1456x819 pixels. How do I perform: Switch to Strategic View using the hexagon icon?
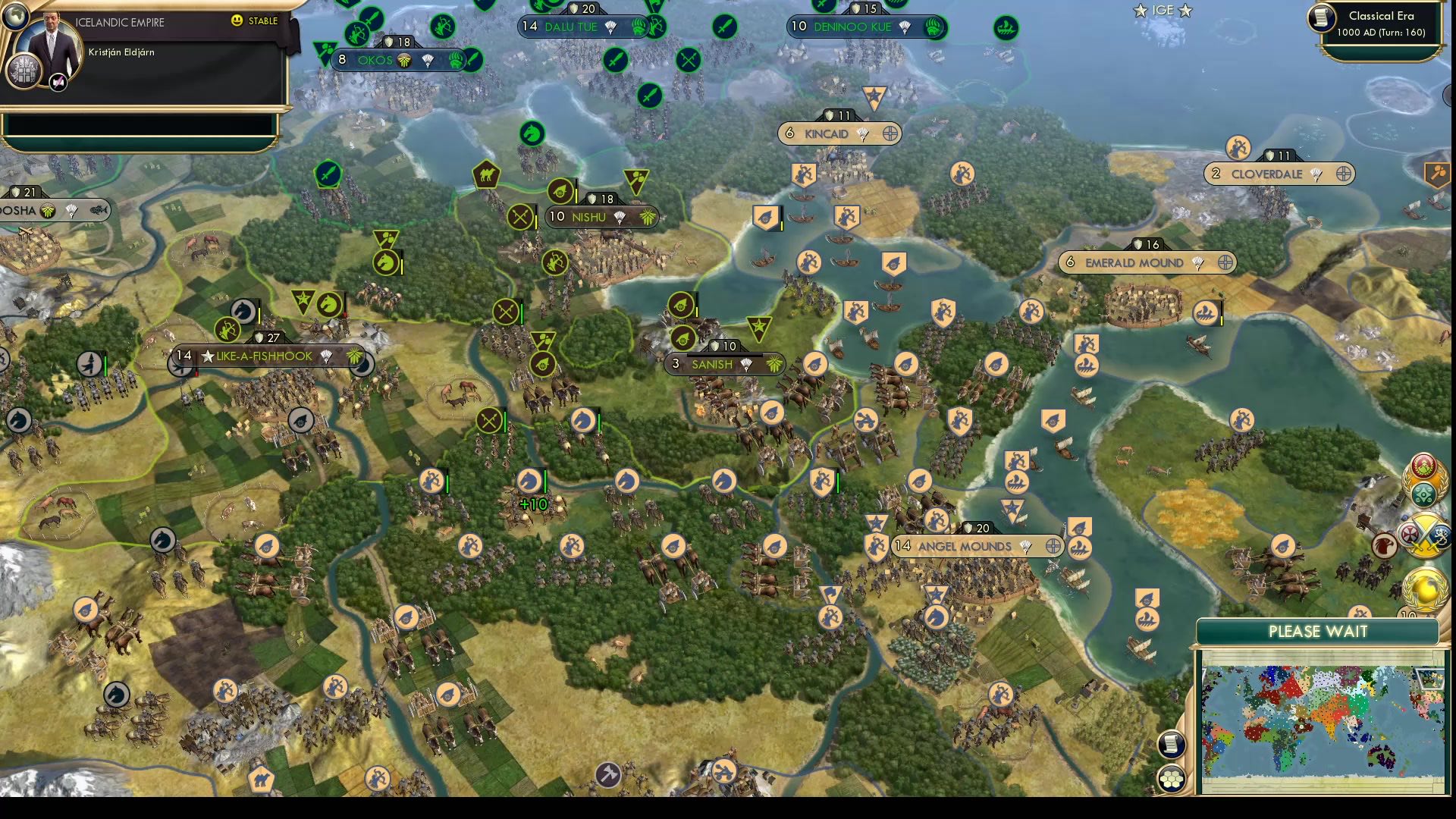tap(1172, 780)
